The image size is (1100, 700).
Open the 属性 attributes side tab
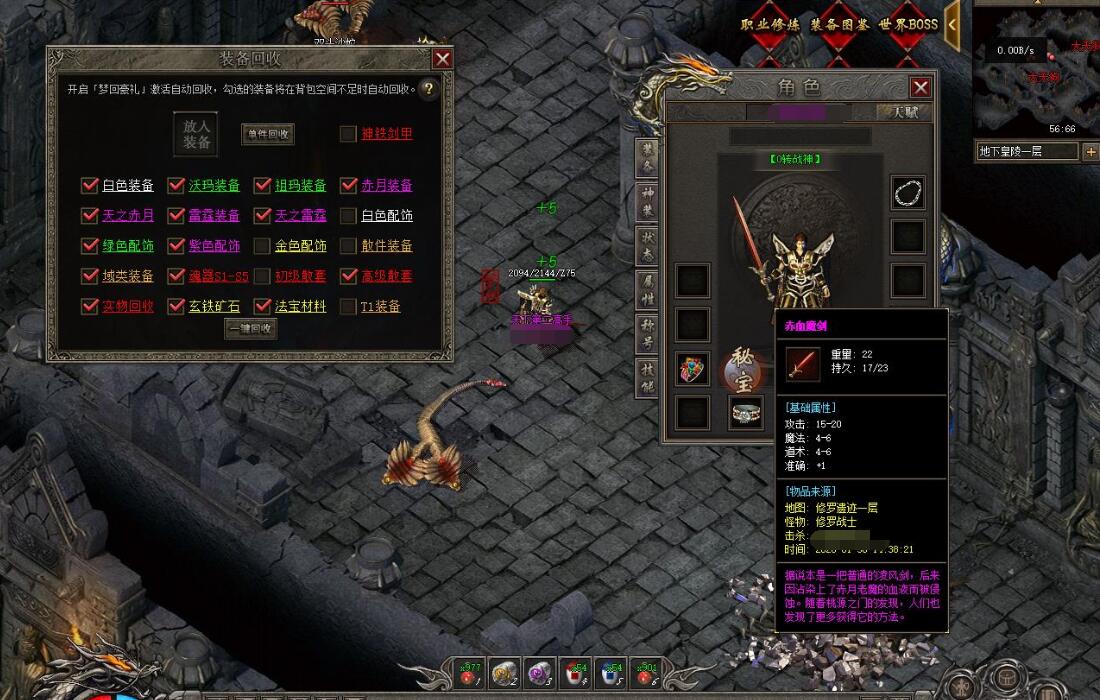point(647,289)
